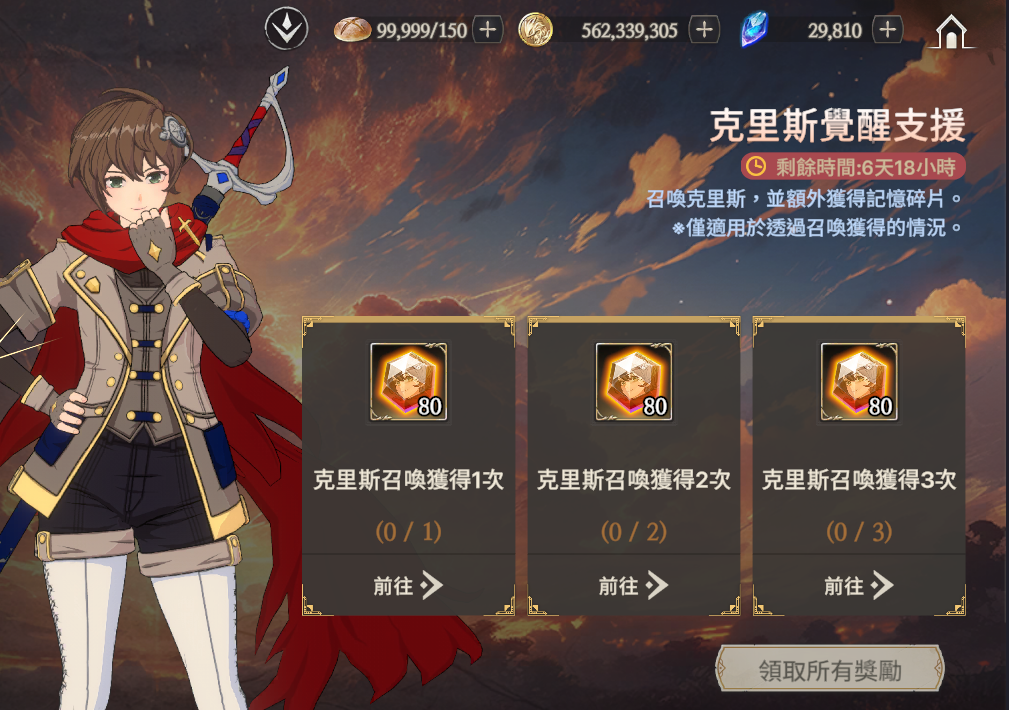Go to the 克里斯召喚獲得1次 mission
The image size is (1009, 710).
(408, 585)
